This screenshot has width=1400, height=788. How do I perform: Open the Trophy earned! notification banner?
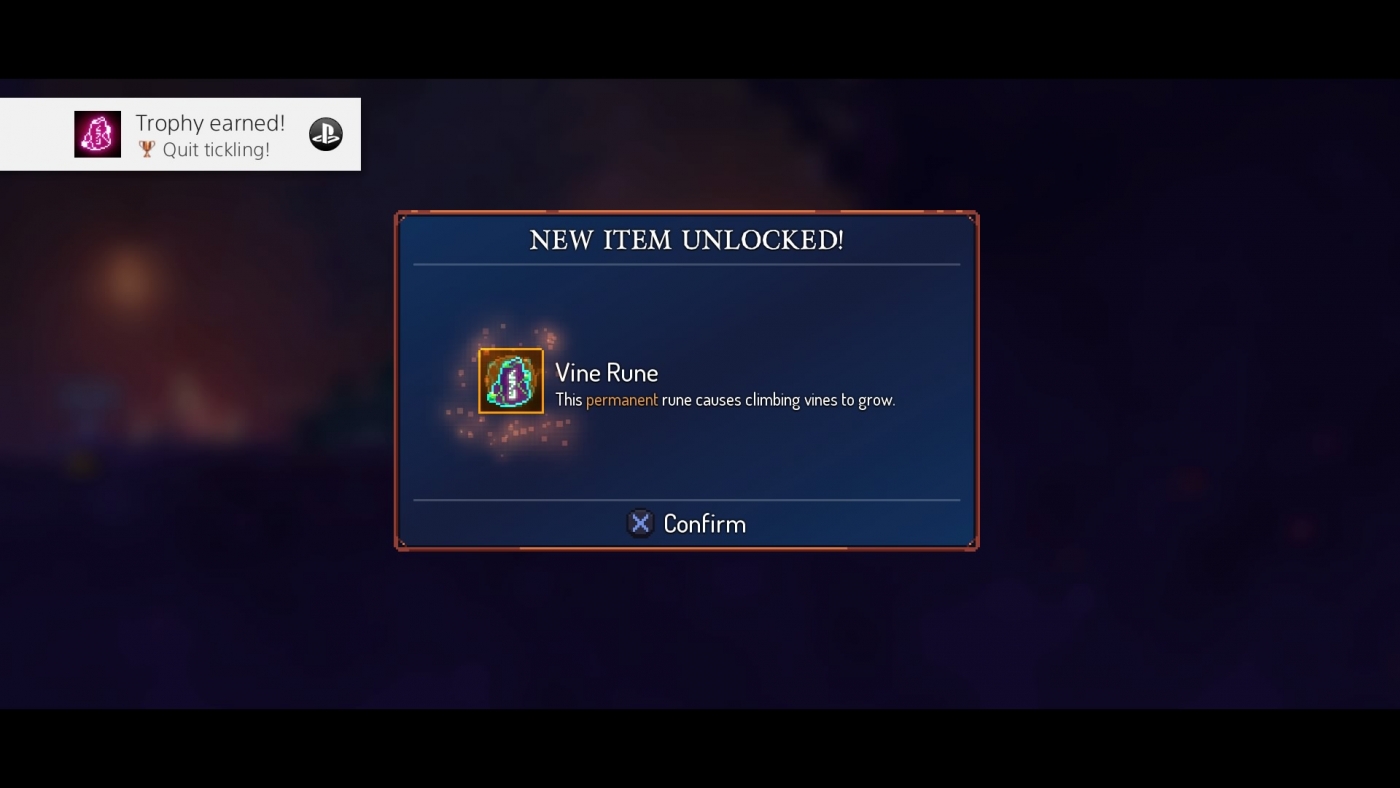pyautogui.click(x=180, y=134)
